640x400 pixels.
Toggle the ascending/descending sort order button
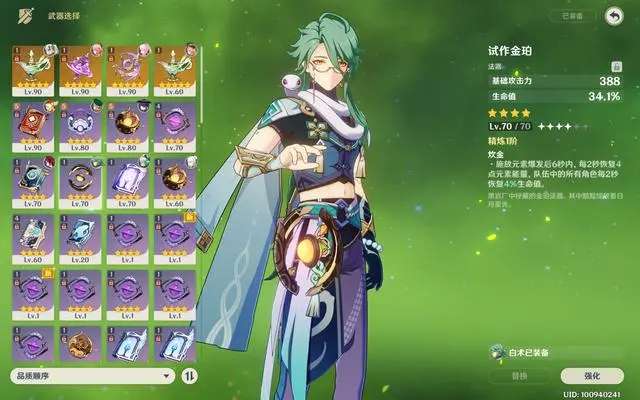(190, 376)
